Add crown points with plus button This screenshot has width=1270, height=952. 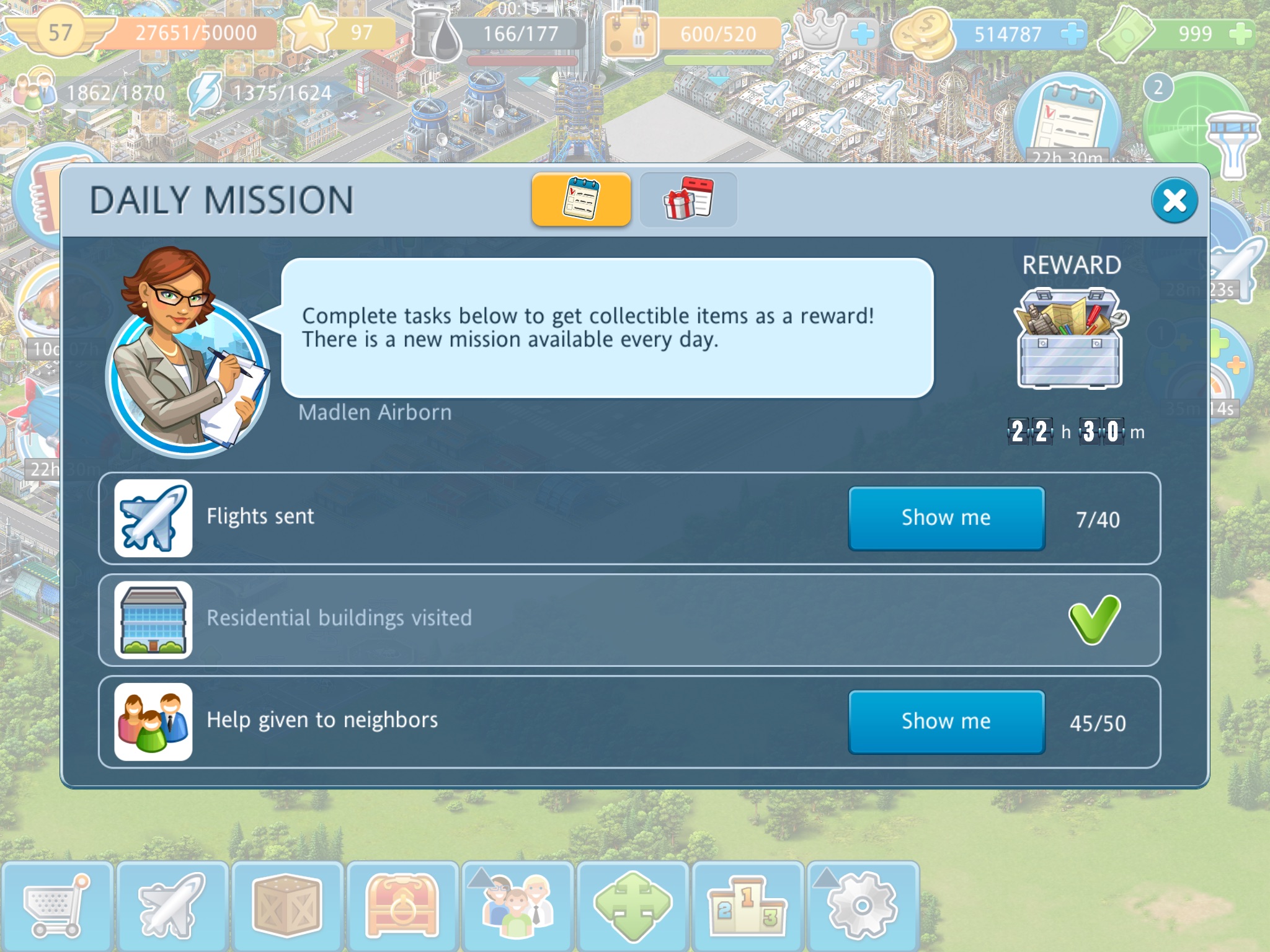click(862, 33)
